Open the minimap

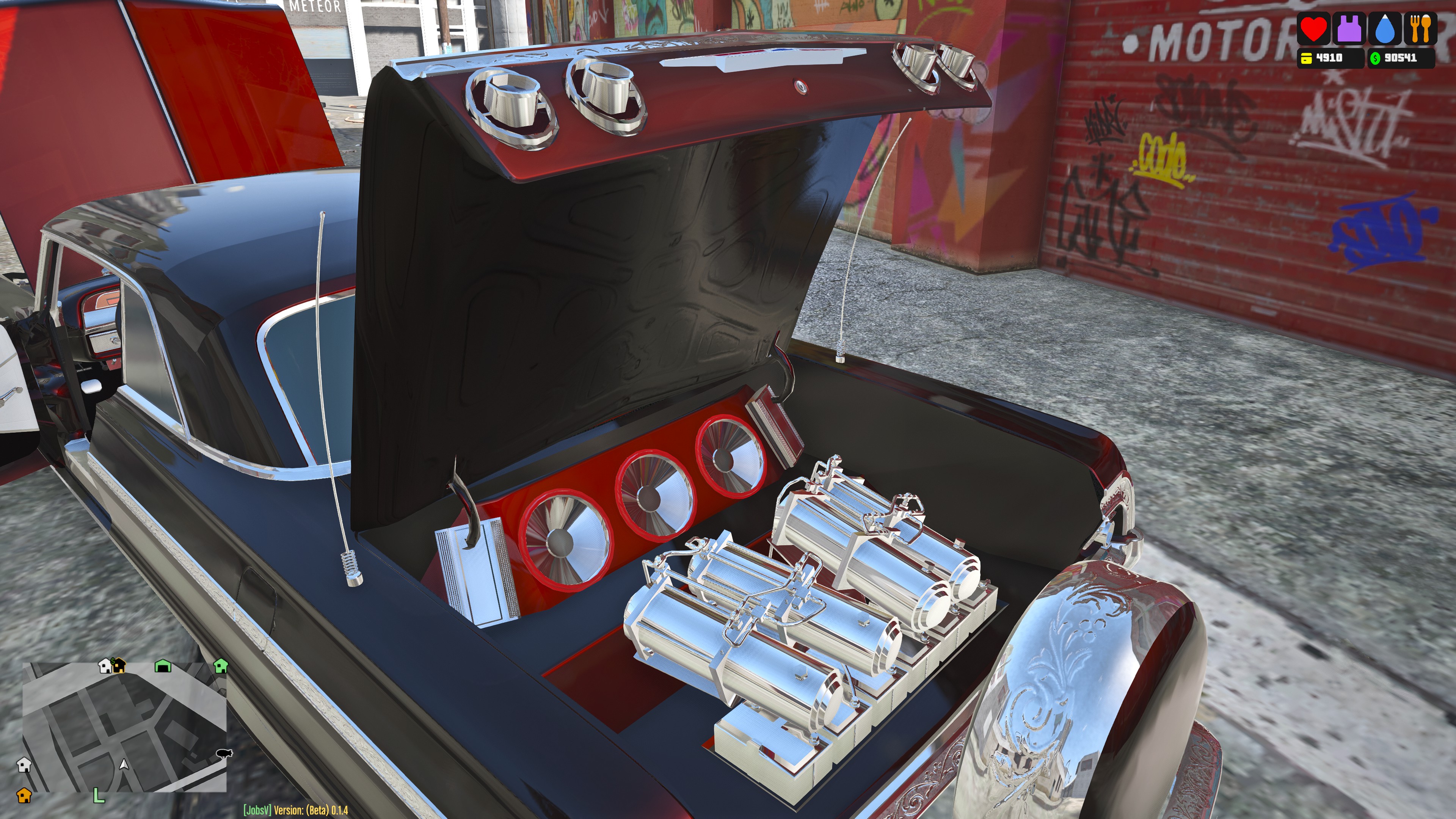click(124, 727)
